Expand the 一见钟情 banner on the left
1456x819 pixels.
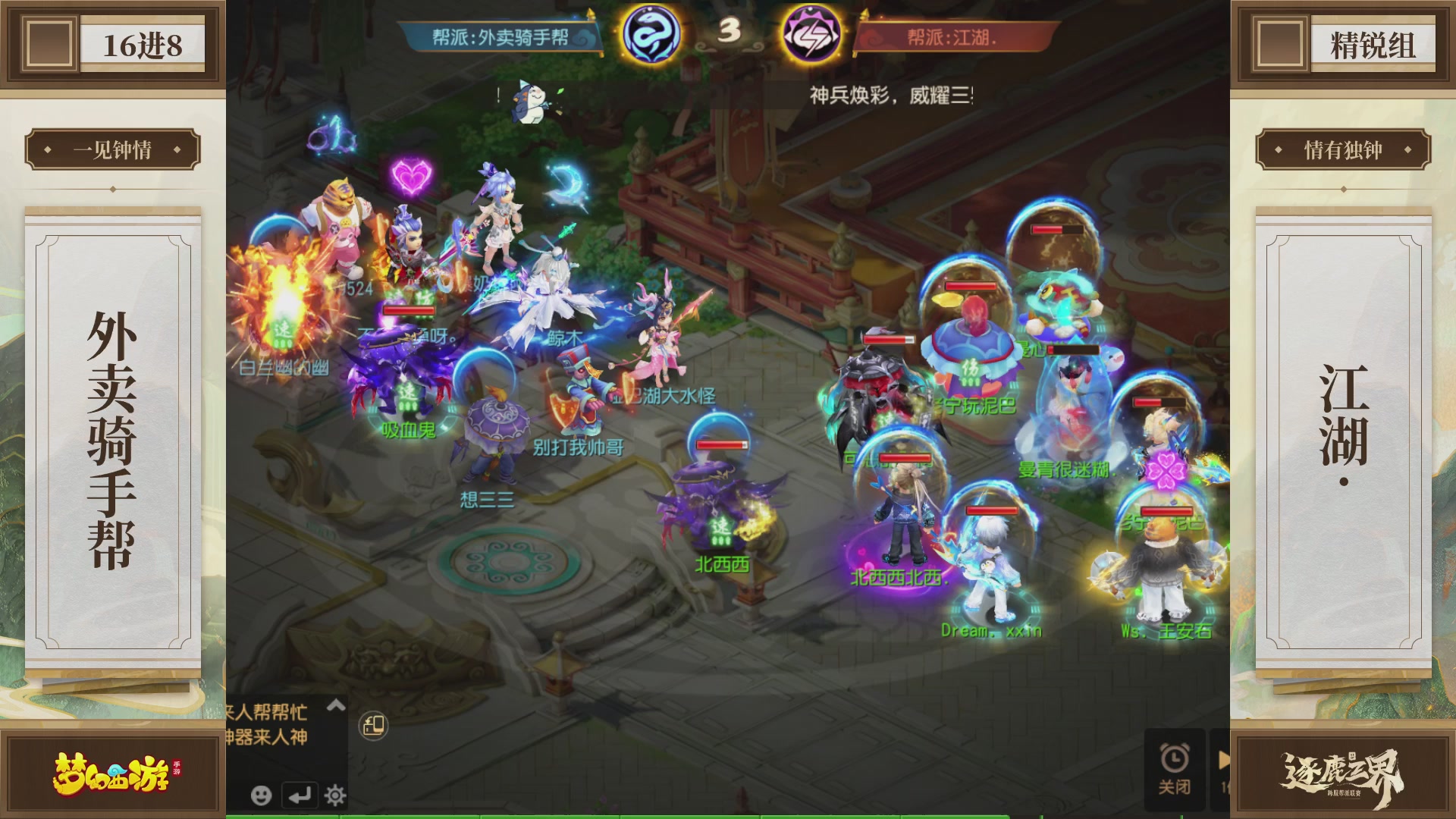tap(111, 149)
